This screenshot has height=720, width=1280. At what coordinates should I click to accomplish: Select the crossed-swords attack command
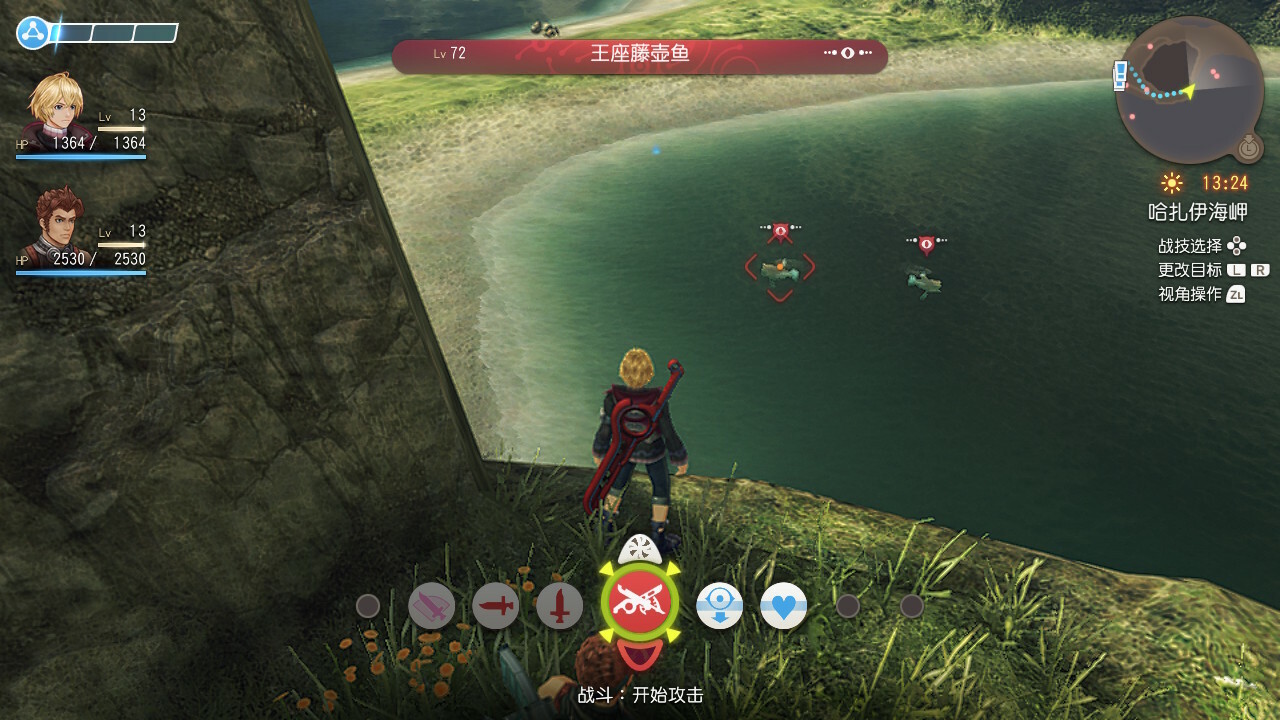click(640, 603)
